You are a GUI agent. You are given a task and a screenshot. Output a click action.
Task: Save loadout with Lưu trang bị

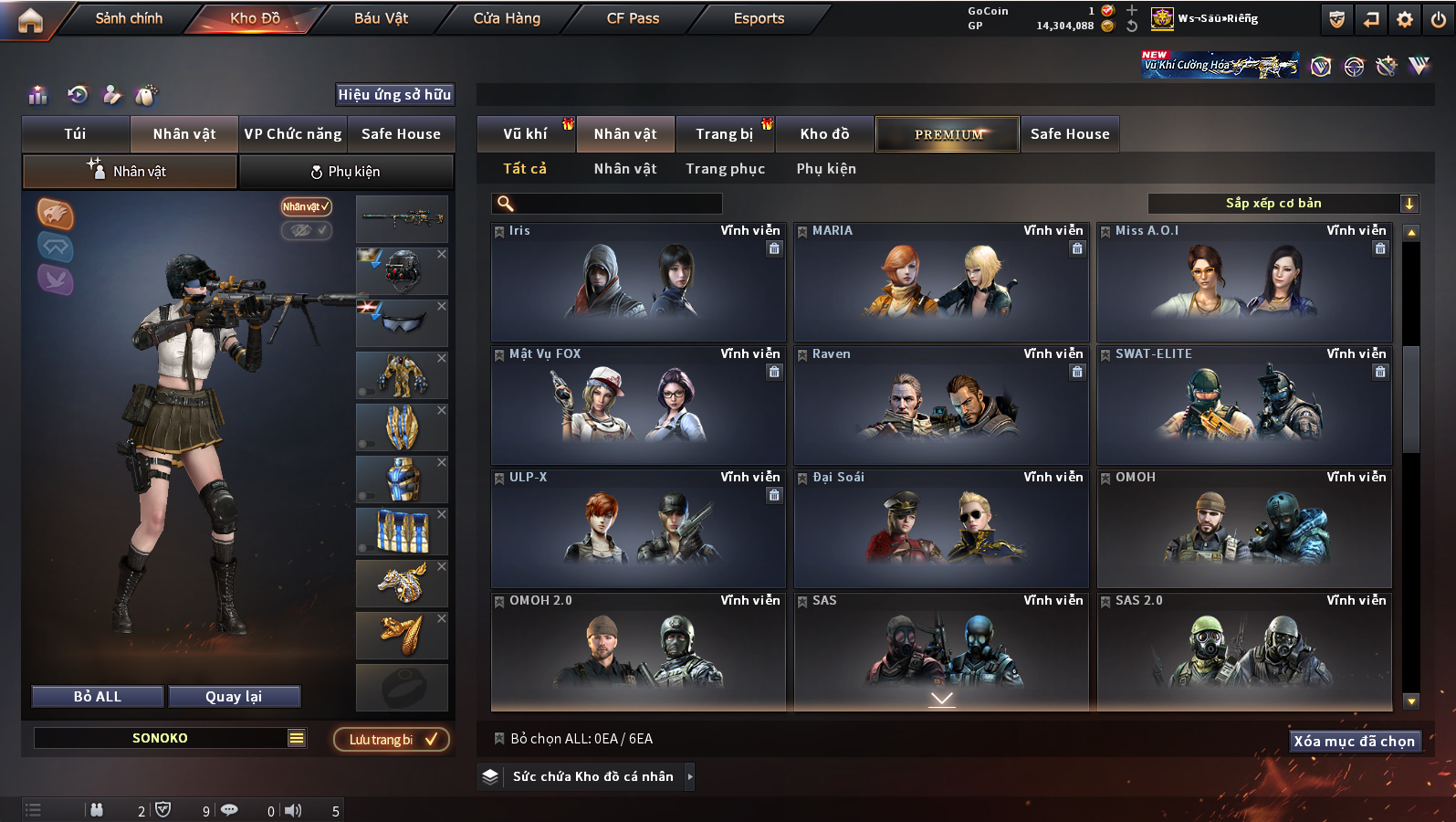pos(392,739)
